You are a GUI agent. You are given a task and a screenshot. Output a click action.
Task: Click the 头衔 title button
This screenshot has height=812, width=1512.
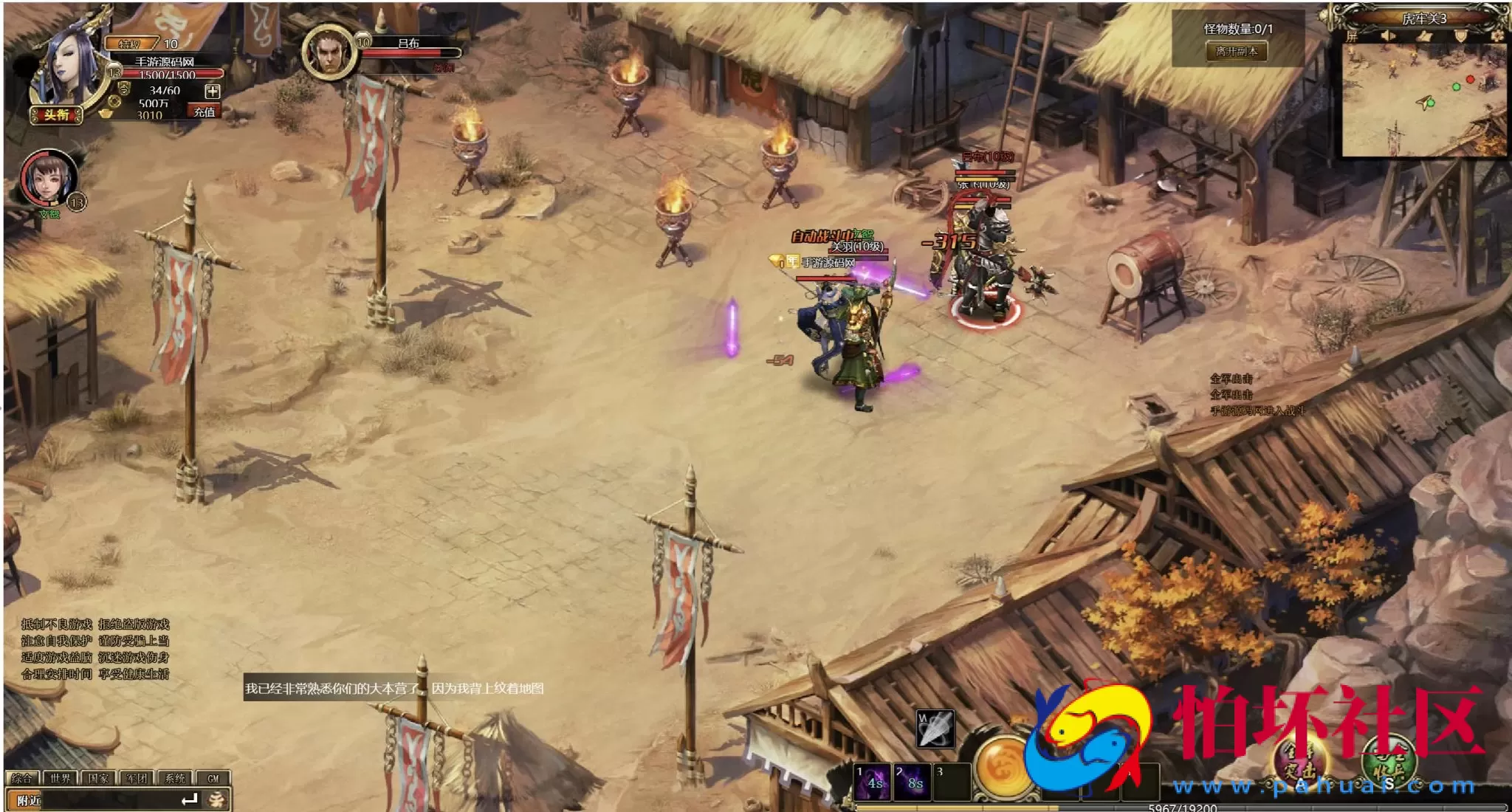pyautogui.click(x=56, y=115)
